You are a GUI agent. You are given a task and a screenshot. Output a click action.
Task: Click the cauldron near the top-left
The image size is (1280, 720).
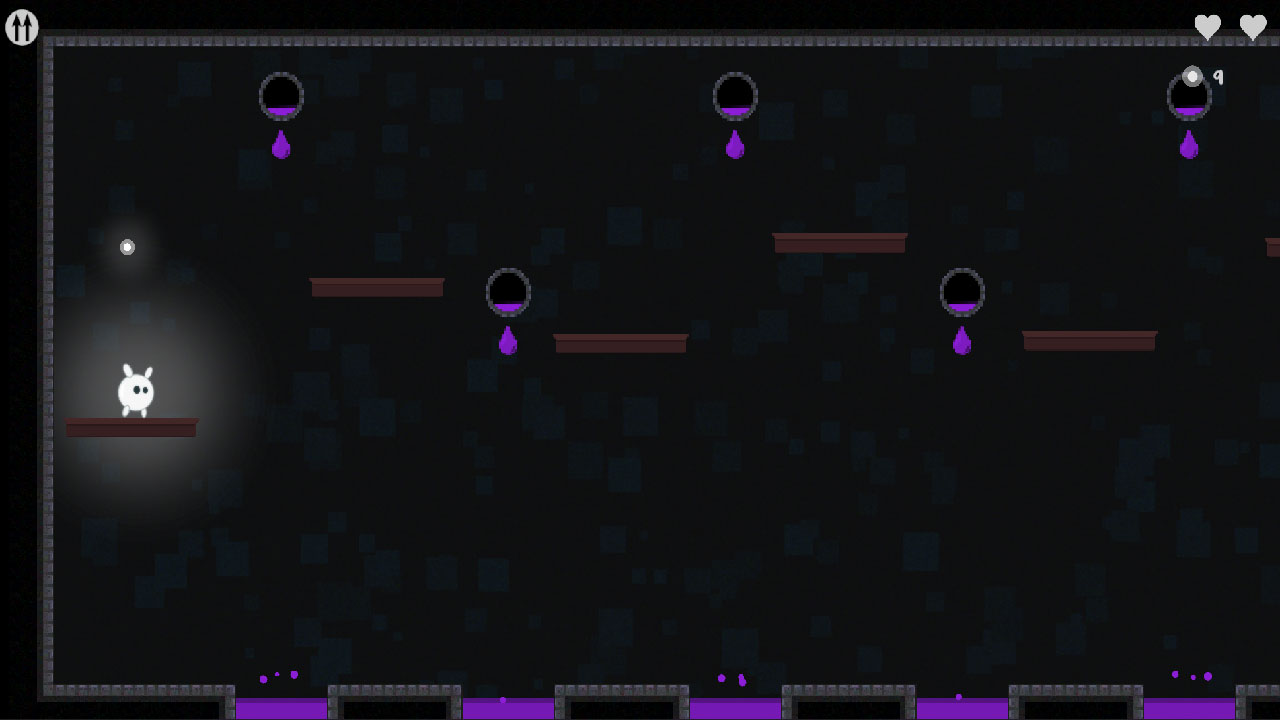(x=281, y=95)
